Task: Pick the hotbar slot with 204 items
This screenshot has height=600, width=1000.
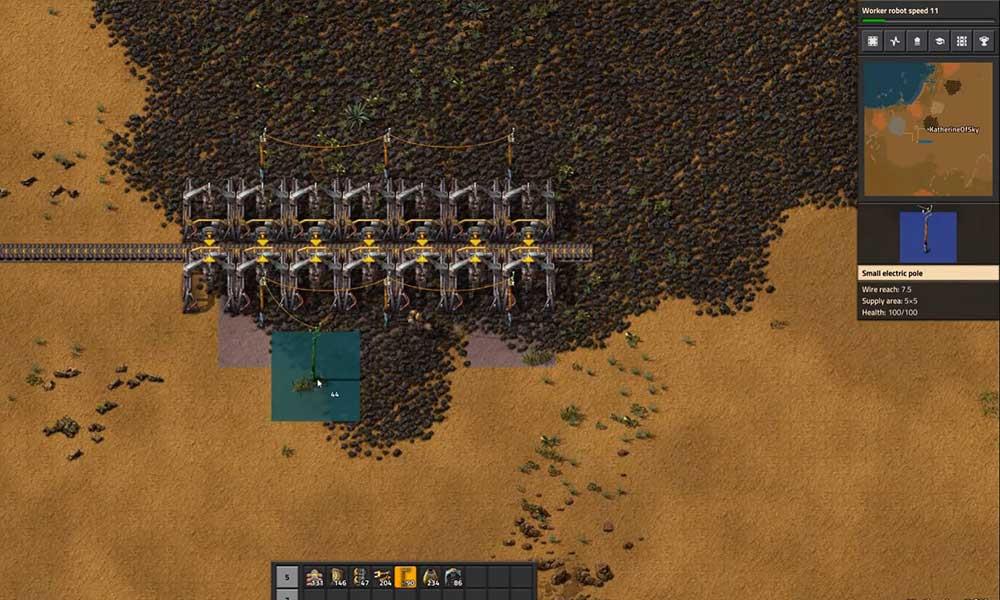Action: [383, 577]
